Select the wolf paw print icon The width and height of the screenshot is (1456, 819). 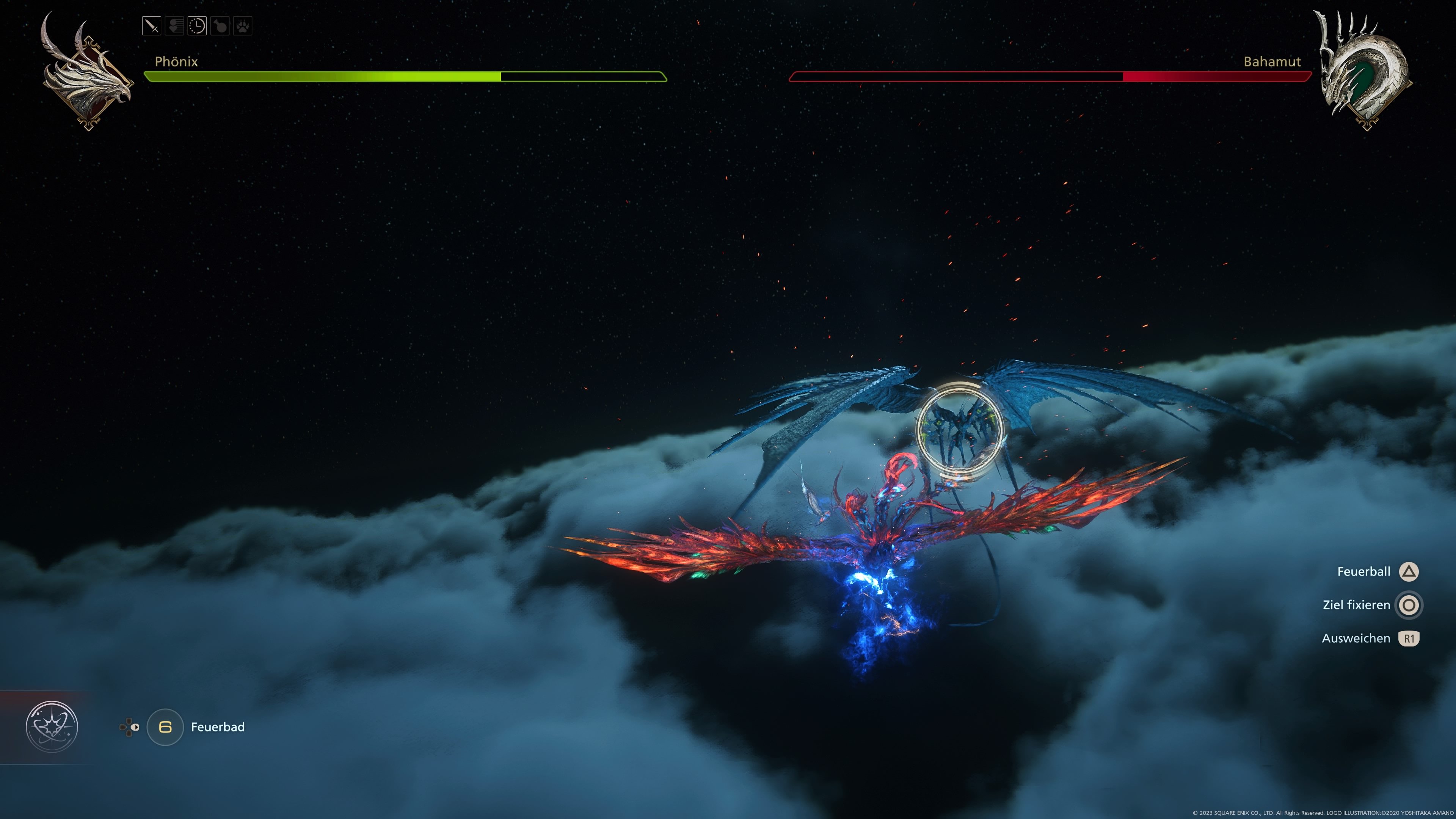click(x=243, y=26)
